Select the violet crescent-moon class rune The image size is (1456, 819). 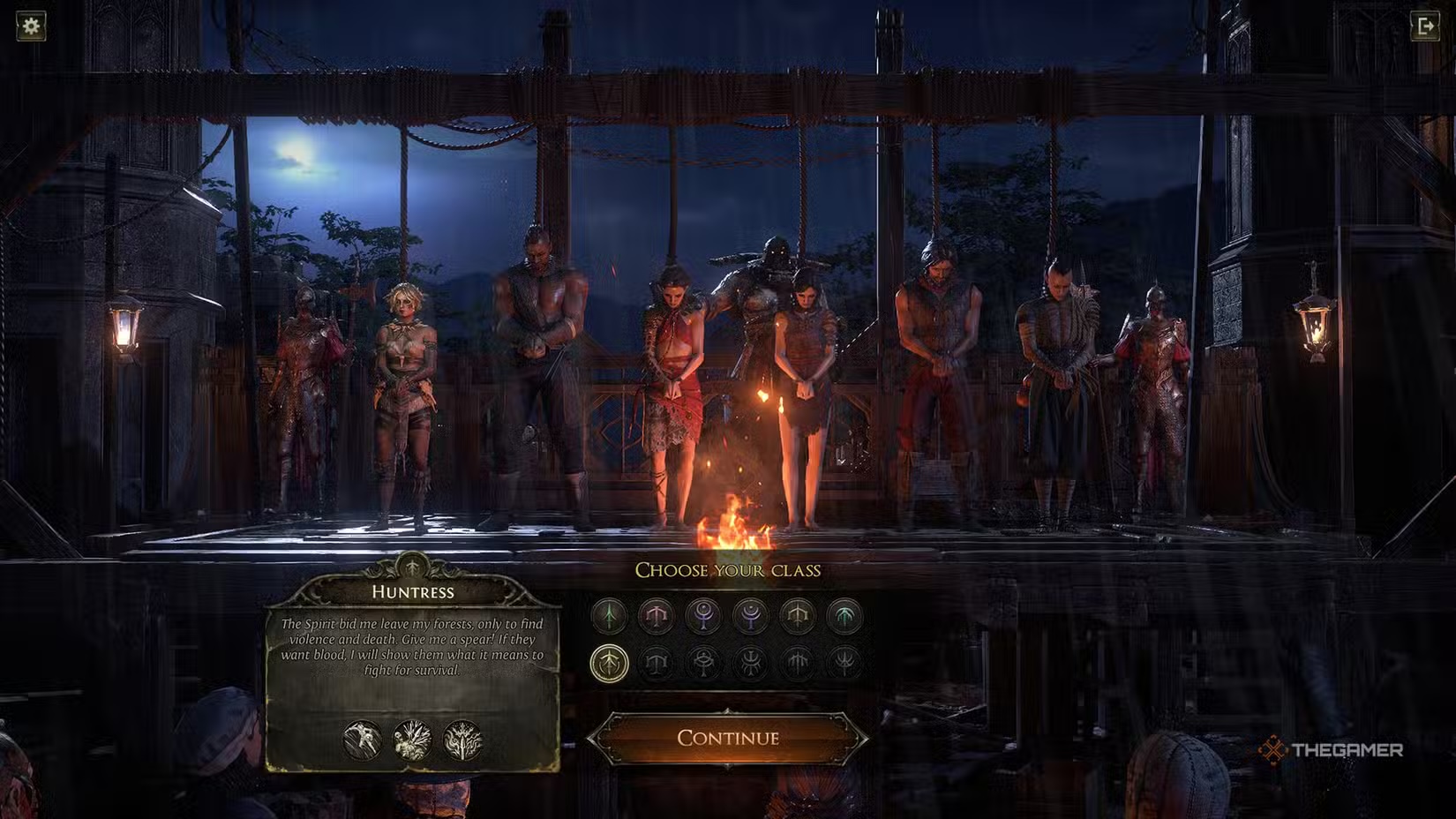[751, 615]
